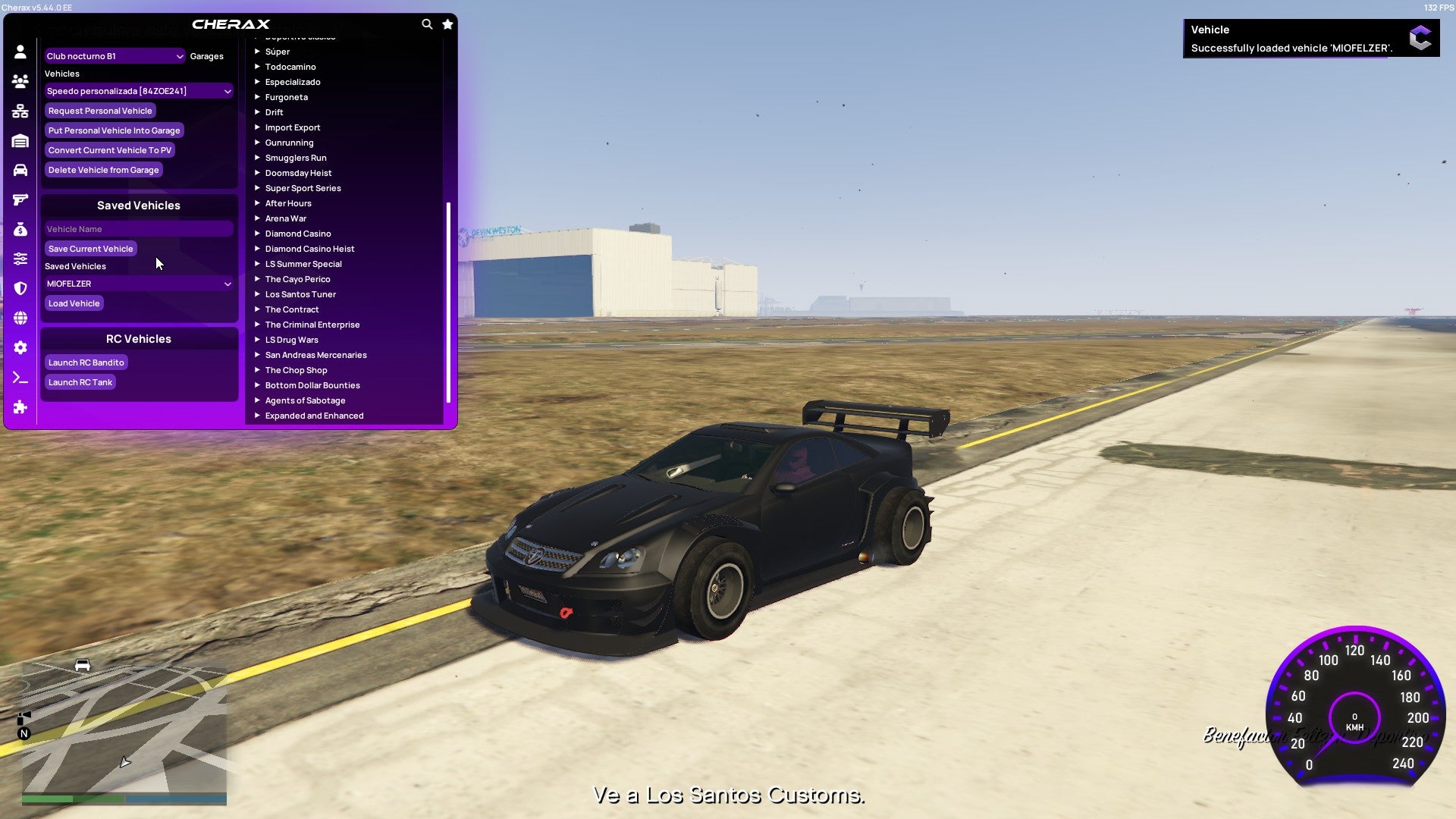
Task: Open the Club nocturno B1 dropdown
Action: pyautogui.click(x=114, y=55)
